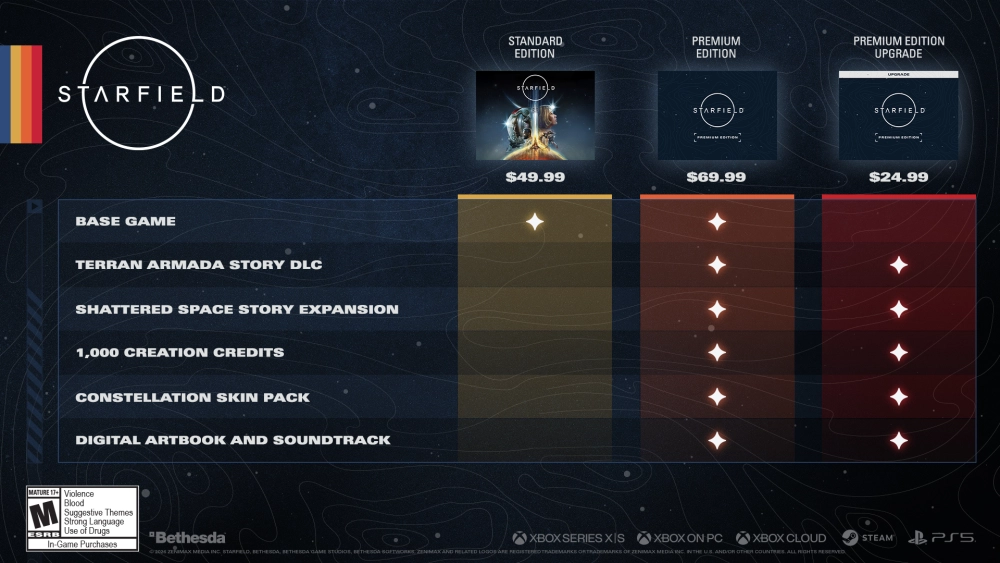The image size is (1000, 563).
Task: Select the Base Game row
Action: click(125, 221)
